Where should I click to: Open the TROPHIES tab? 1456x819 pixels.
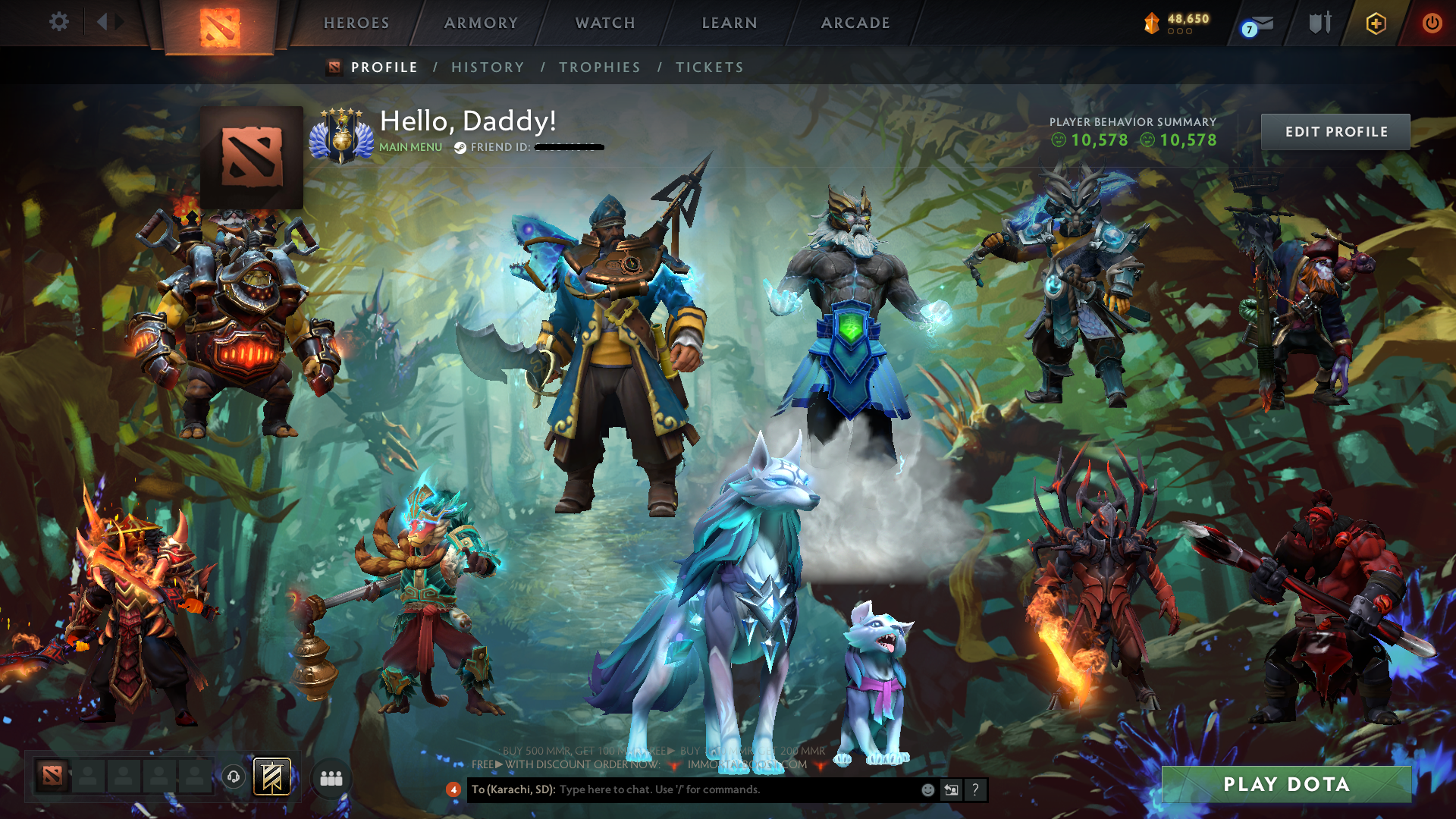[599, 67]
